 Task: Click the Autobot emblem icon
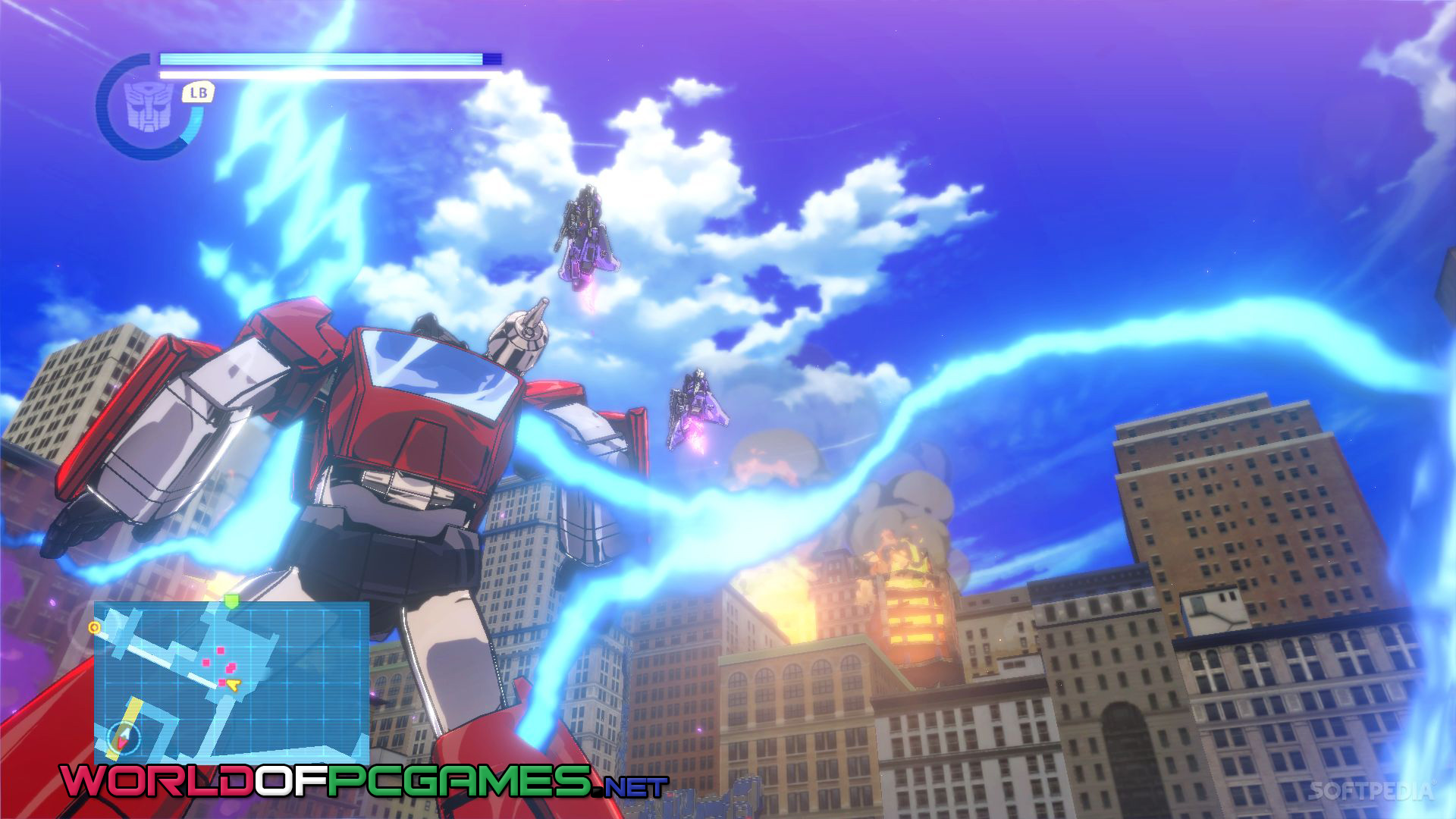coord(149,106)
